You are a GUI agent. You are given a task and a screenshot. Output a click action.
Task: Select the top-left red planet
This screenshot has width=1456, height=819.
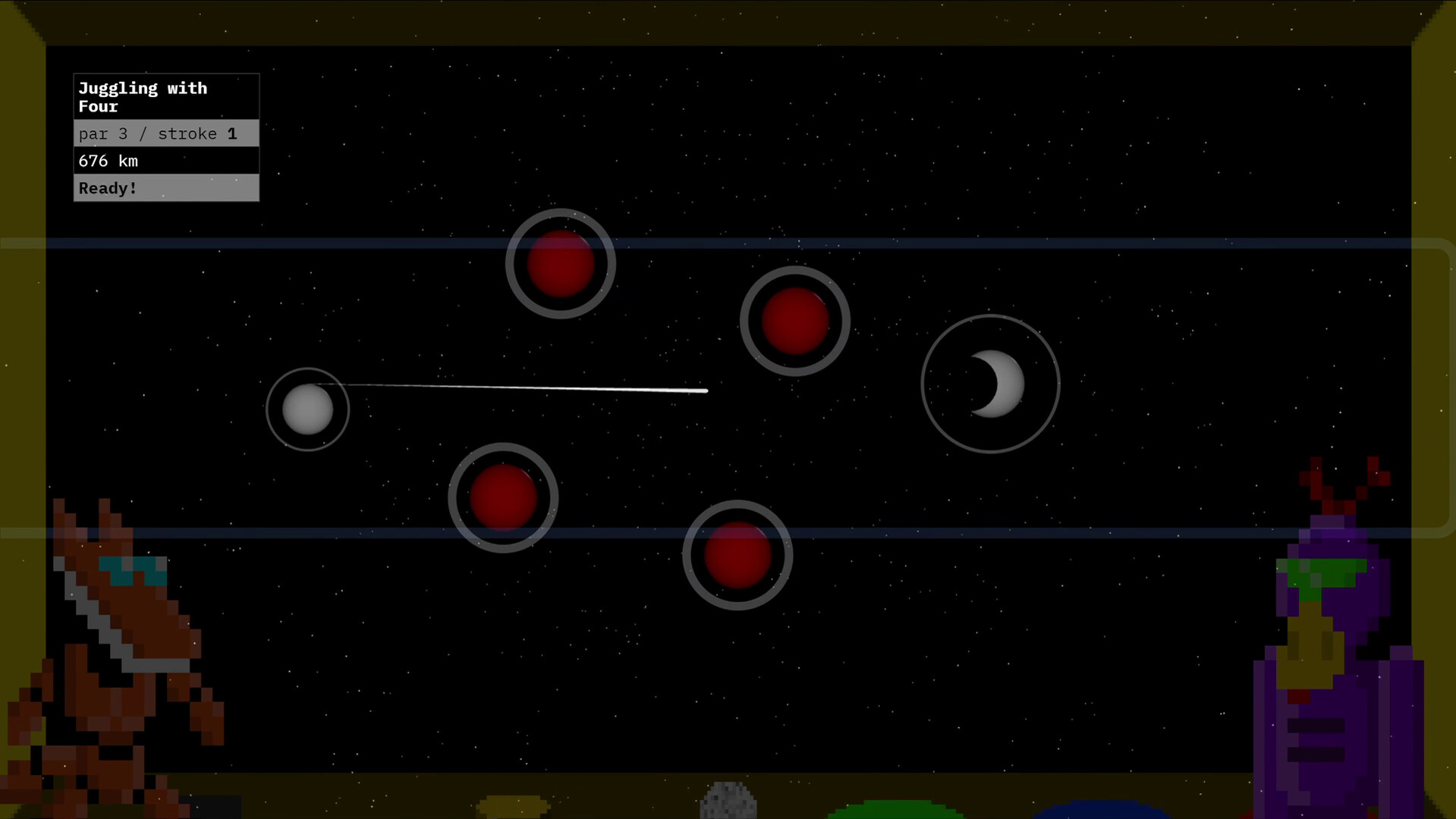pos(561,264)
